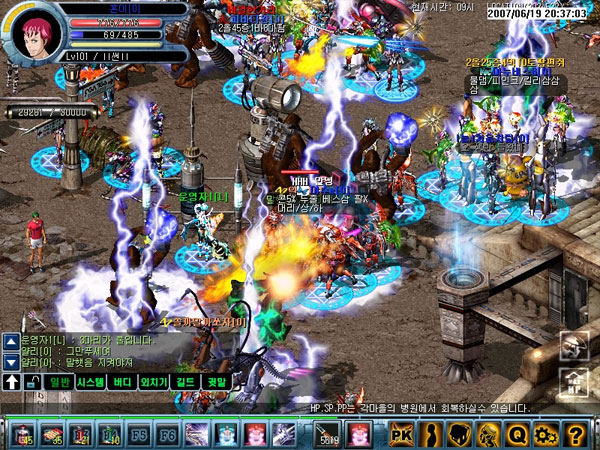This screenshot has height=450, width=600.
Task: Show the 길드 guild chat tab
Action: (x=186, y=381)
